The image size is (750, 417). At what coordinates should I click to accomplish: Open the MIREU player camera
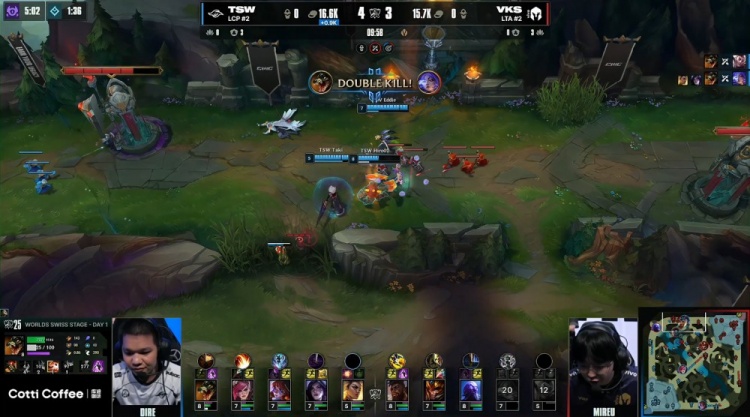[x=603, y=362]
